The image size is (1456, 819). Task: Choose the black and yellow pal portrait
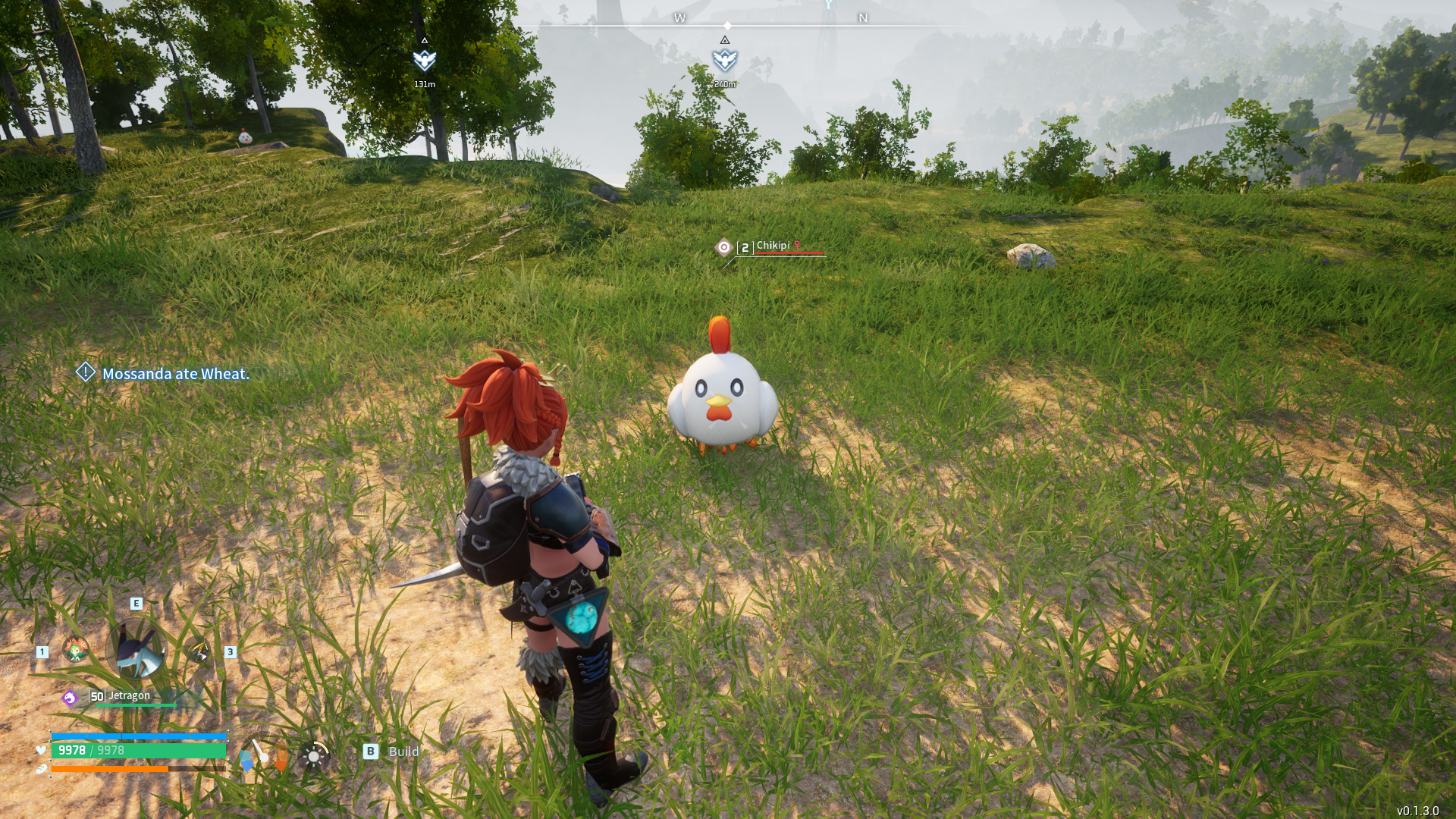pos(198,651)
